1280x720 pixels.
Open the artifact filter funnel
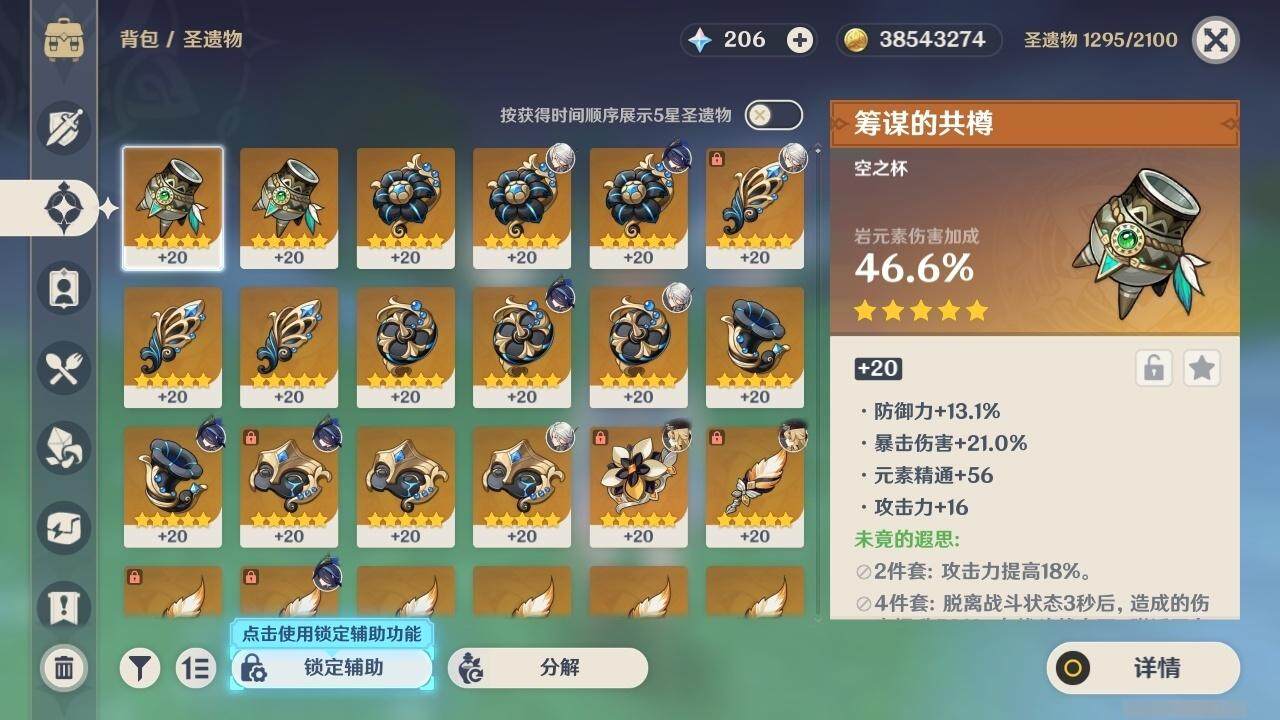pyautogui.click(x=141, y=668)
